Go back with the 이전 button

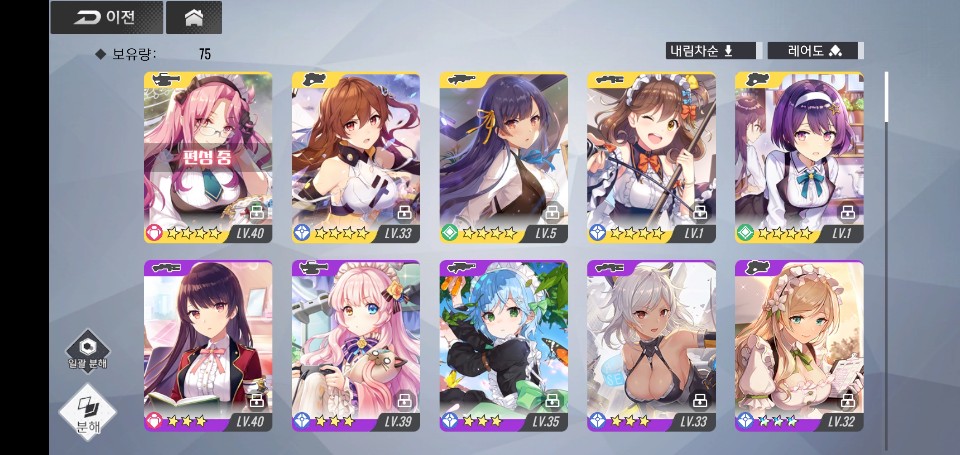106,17
